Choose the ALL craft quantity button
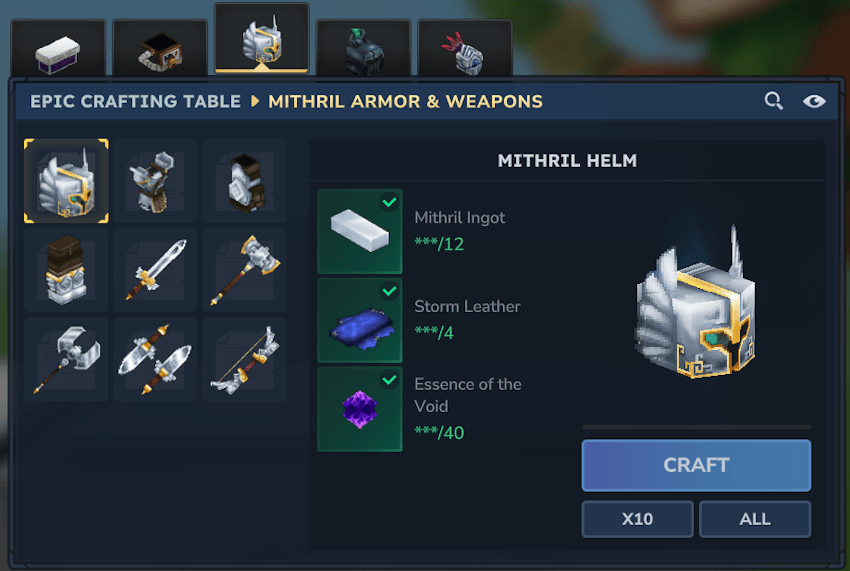850x571 pixels. (754, 519)
